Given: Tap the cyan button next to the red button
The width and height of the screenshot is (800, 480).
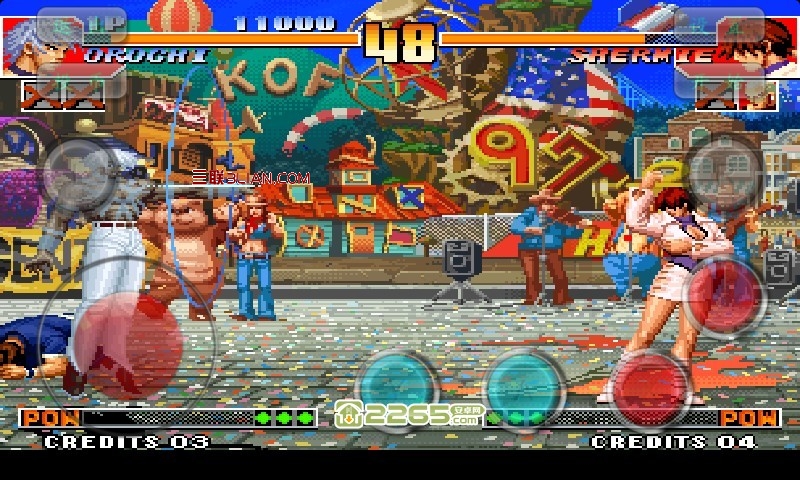Looking at the screenshot, I should pyautogui.click(x=525, y=387).
